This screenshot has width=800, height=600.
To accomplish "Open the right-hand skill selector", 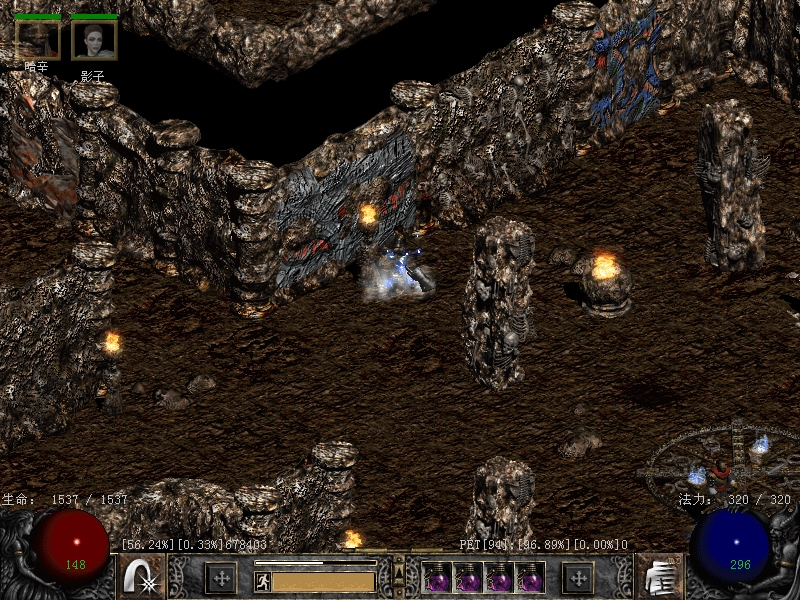I will tap(658, 578).
